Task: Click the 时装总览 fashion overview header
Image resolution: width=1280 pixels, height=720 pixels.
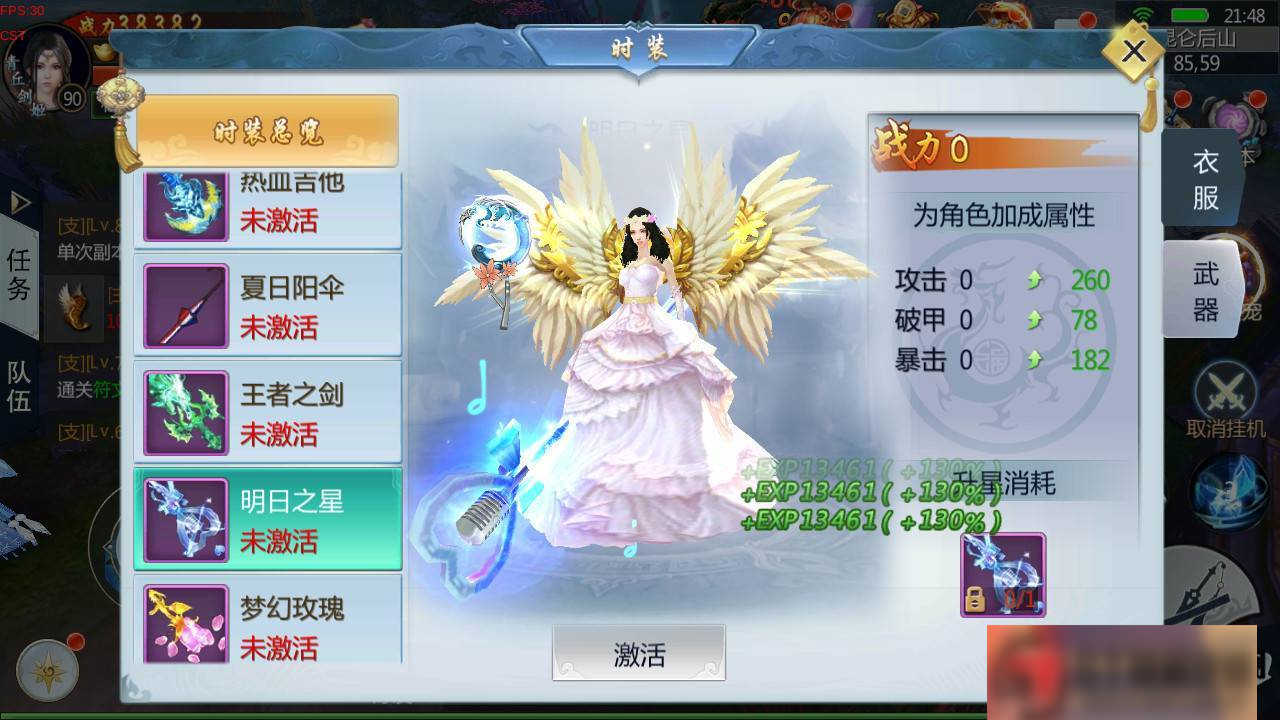Action: pos(267,129)
